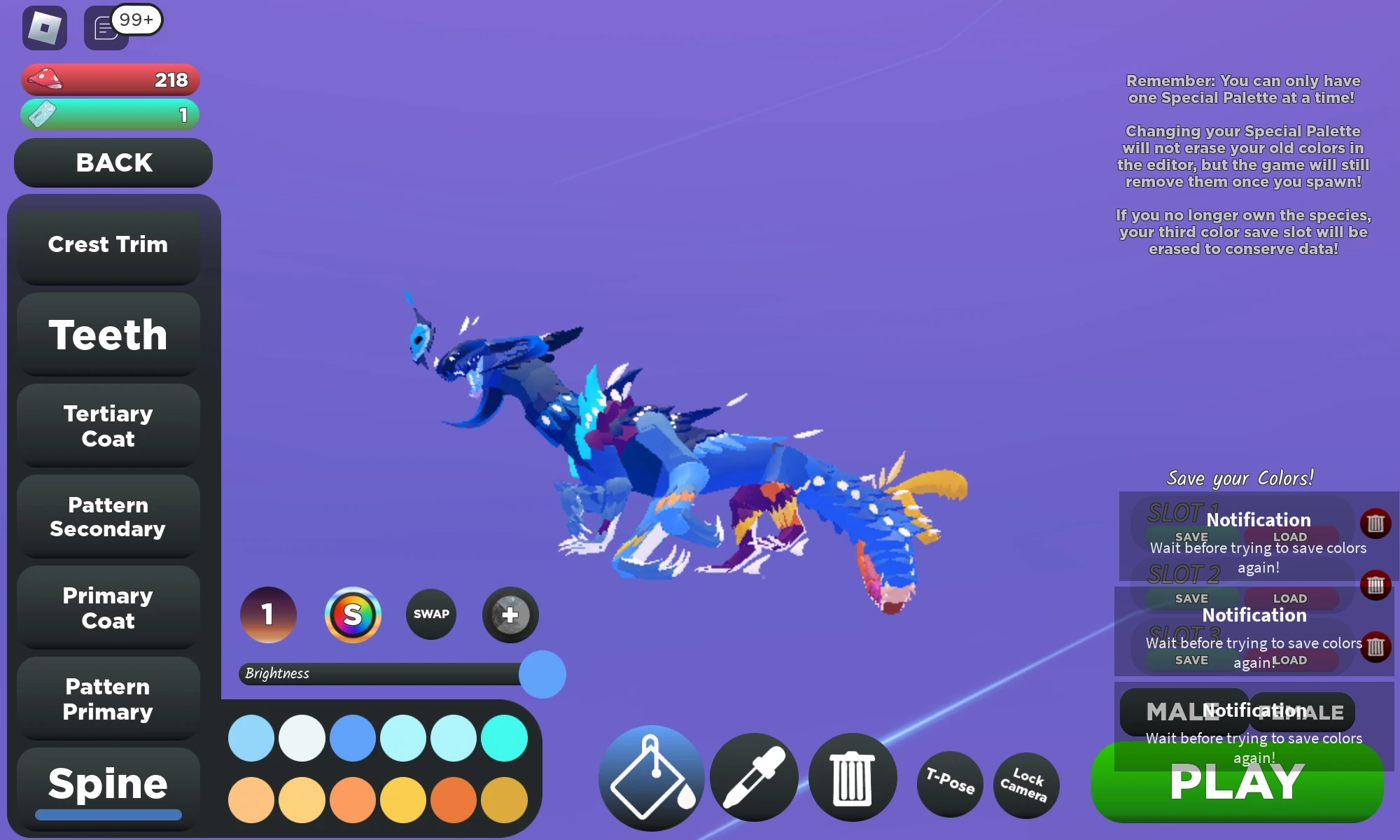Image resolution: width=1400 pixels, height=840 pixels.
Task: Delete Slot 1 colors via its trash icon
Action: tap(1375, 521)
